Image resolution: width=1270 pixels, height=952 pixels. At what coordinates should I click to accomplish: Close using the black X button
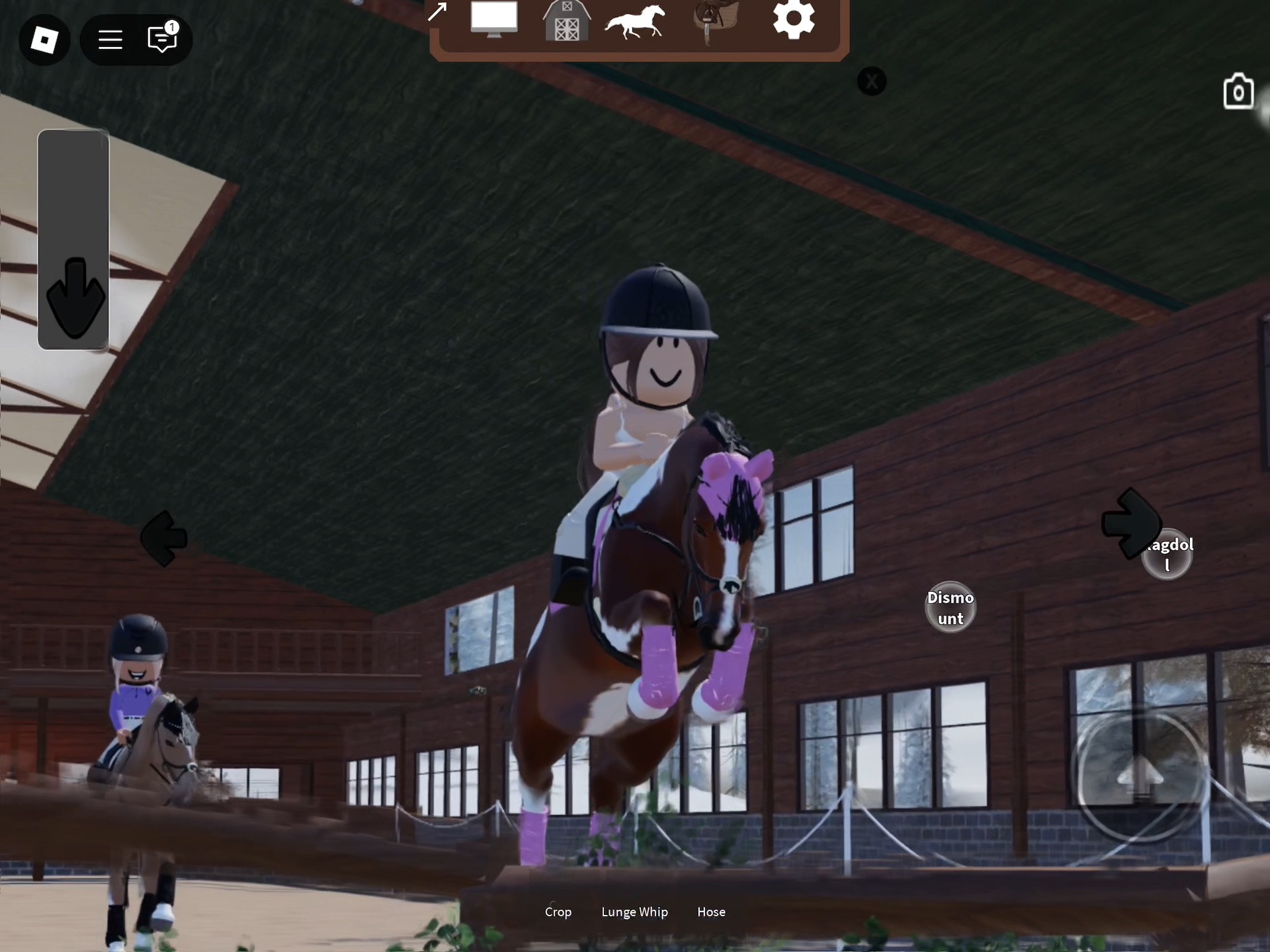pos(872,82)
